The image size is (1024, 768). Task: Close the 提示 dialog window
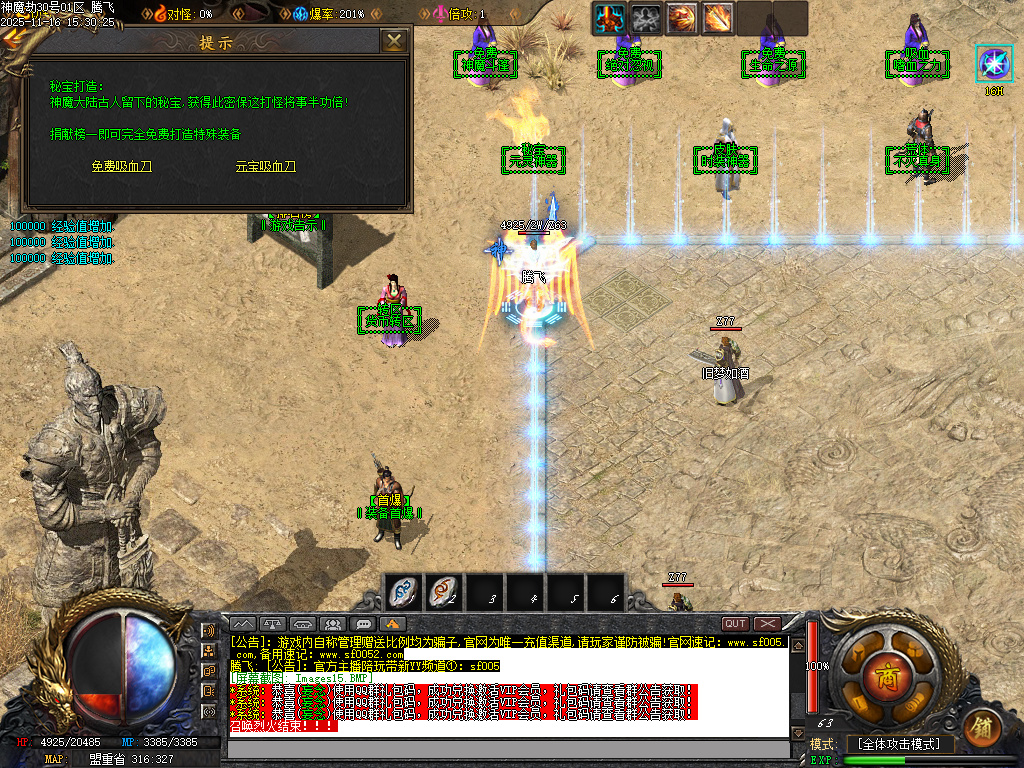click(x=395, y=41)
